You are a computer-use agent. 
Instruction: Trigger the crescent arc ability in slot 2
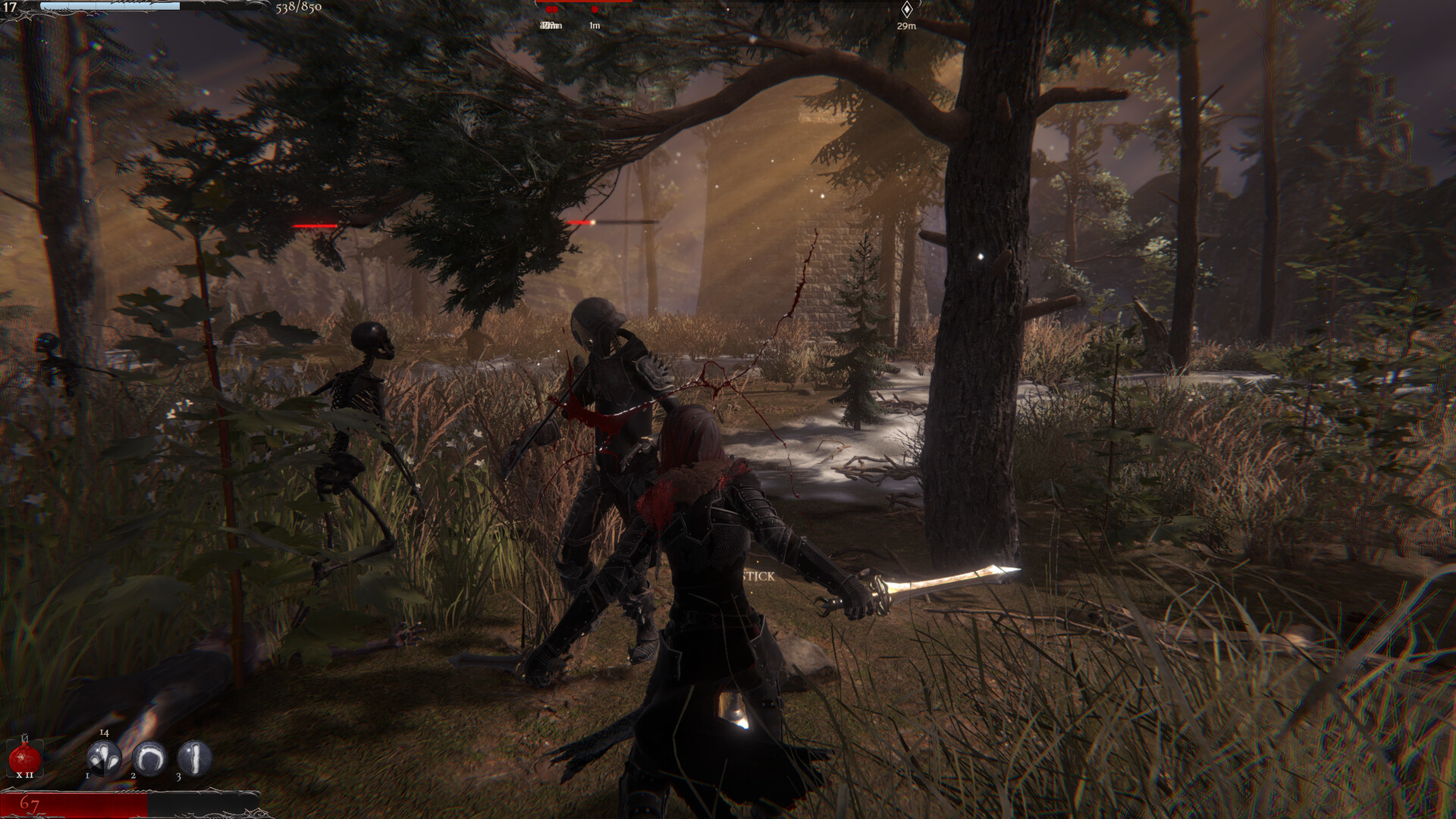click(149, 757)
